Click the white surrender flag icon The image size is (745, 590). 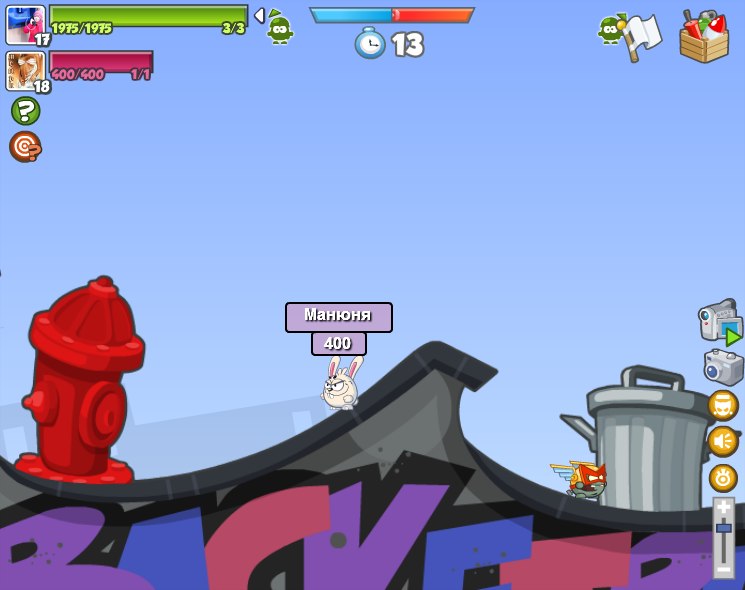click(641, 36)
